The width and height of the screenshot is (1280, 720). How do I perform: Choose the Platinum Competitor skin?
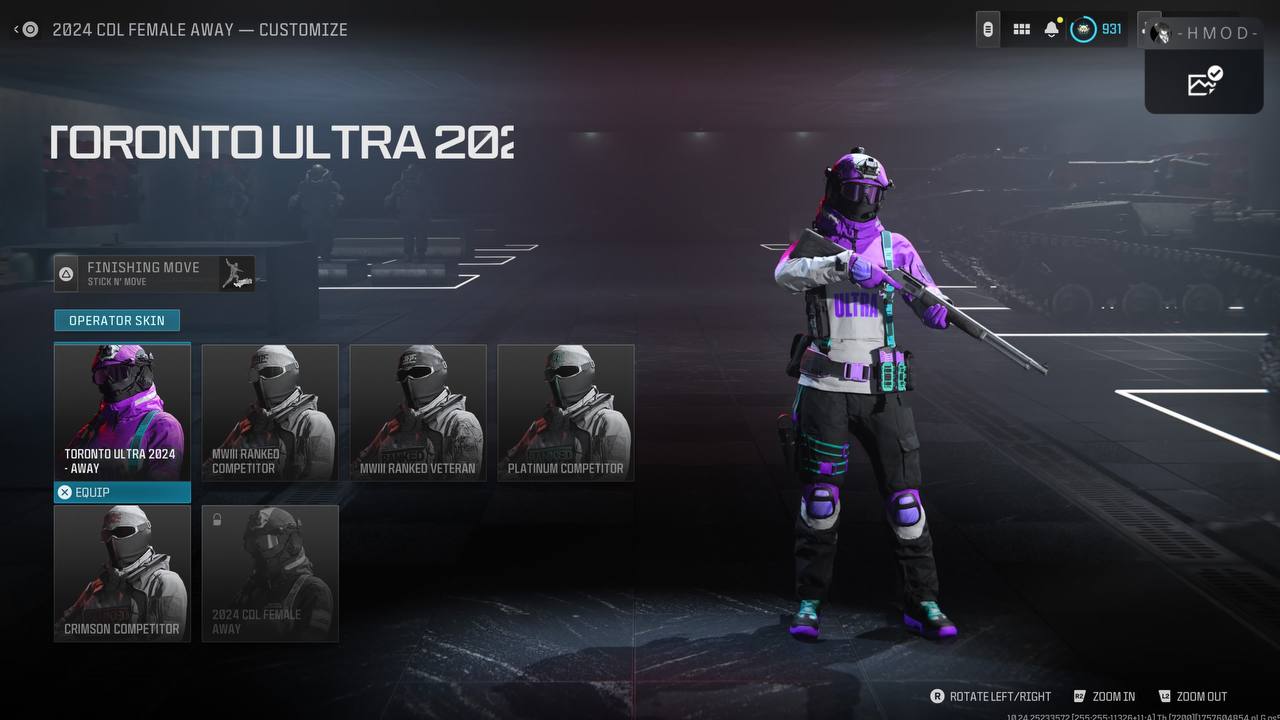[x=566, y=413]
